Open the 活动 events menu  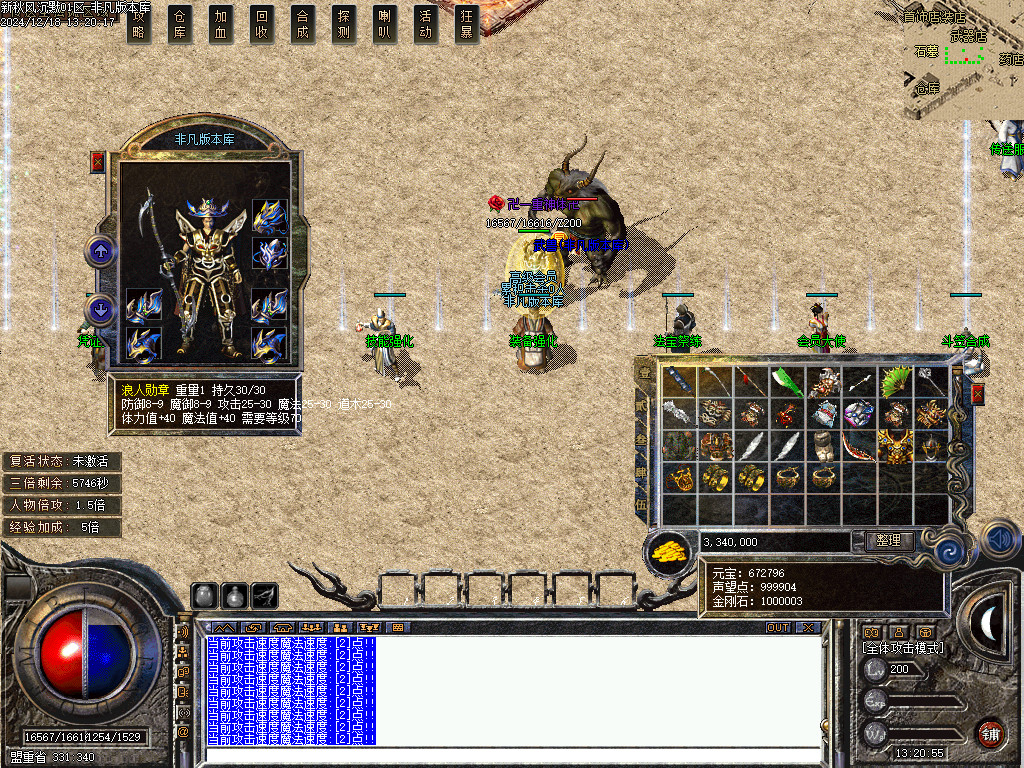coord(426,24)
